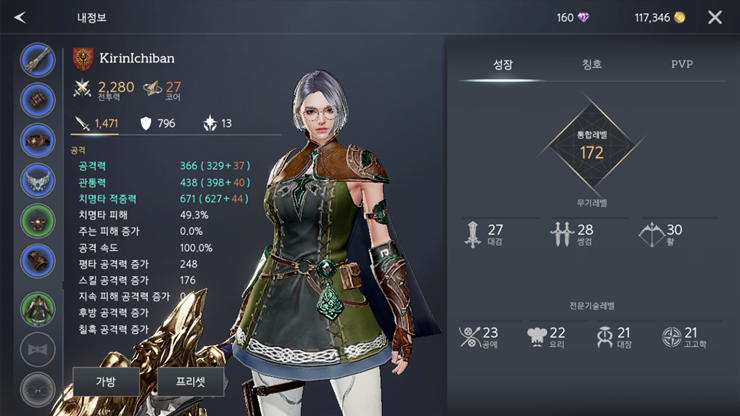Select the 대검 greatsword weapon level
The width and height of the screenshot is (740, 416).
pos(482,234)
